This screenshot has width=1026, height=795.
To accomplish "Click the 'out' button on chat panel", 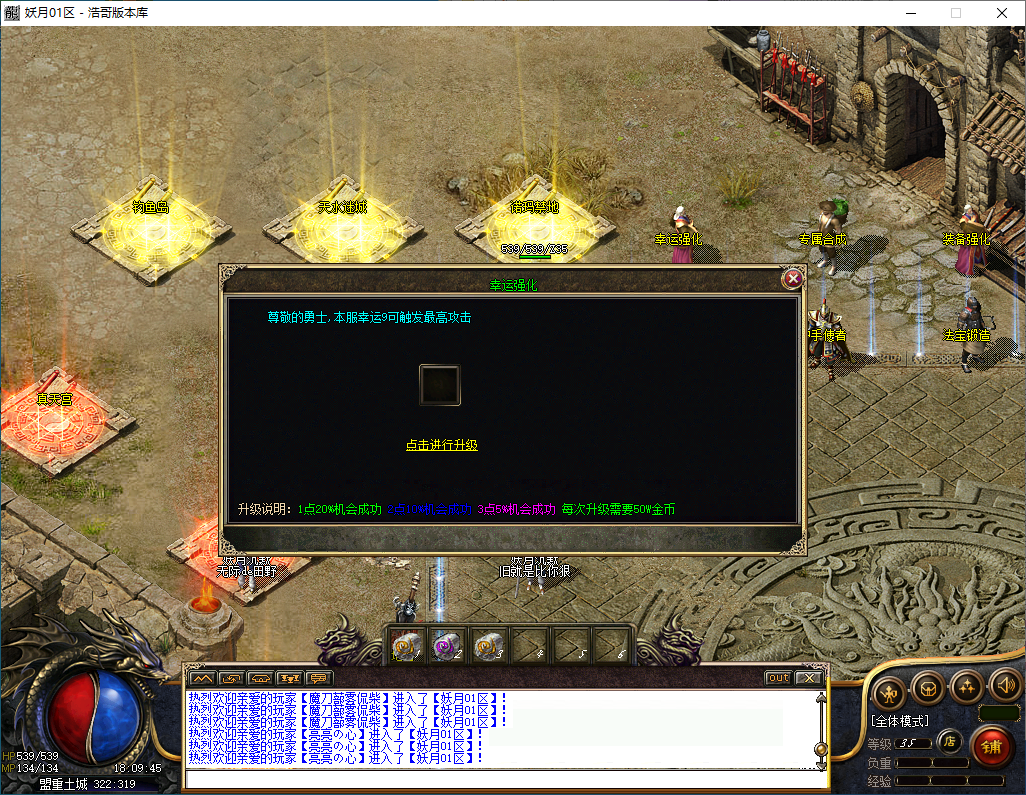I will pyautogui.click(x=778, y=678).
